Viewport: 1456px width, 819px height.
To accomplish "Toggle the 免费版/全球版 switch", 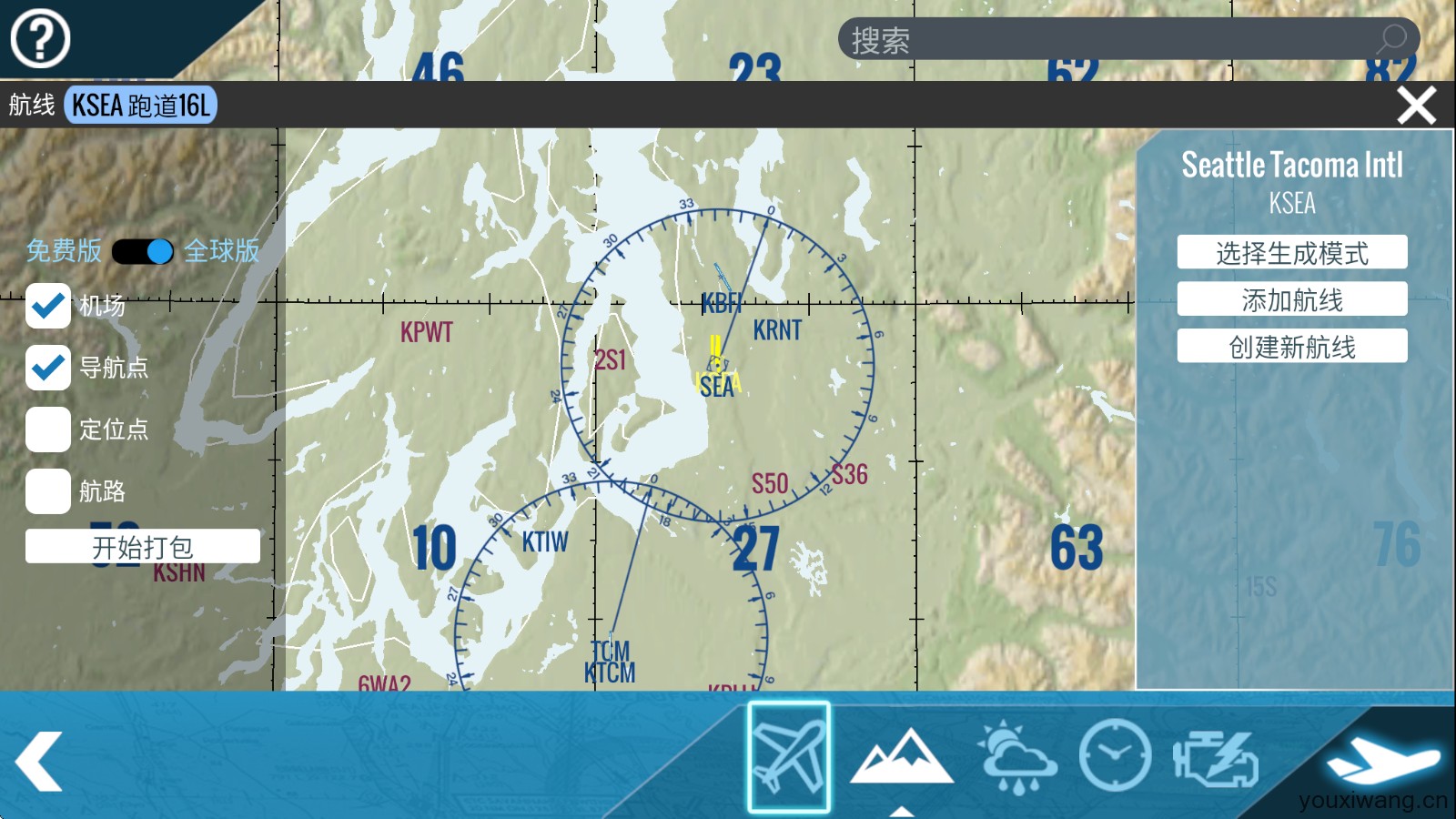I will click(x=143, y=251).
